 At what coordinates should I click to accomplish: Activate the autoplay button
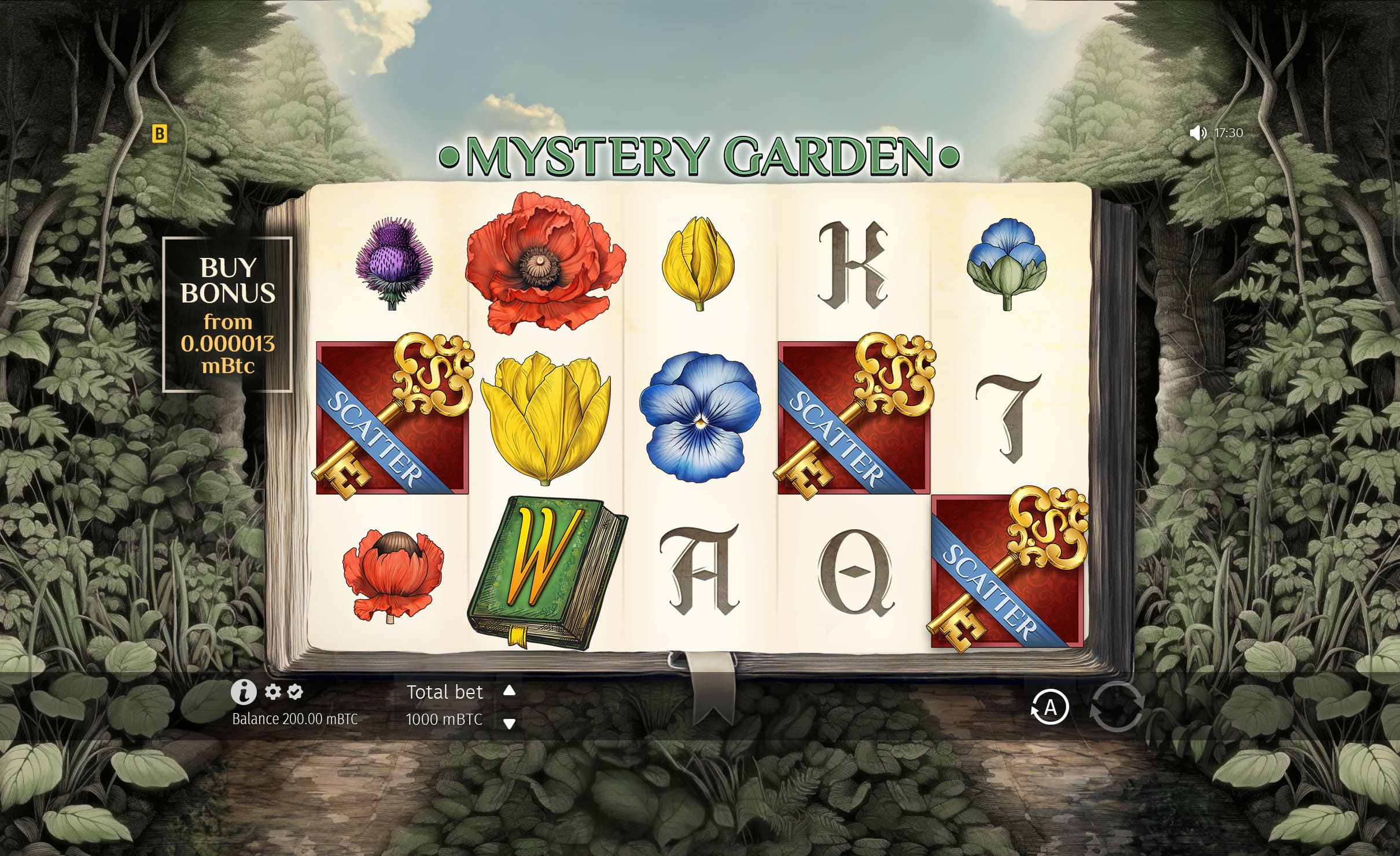point(1049,707)
